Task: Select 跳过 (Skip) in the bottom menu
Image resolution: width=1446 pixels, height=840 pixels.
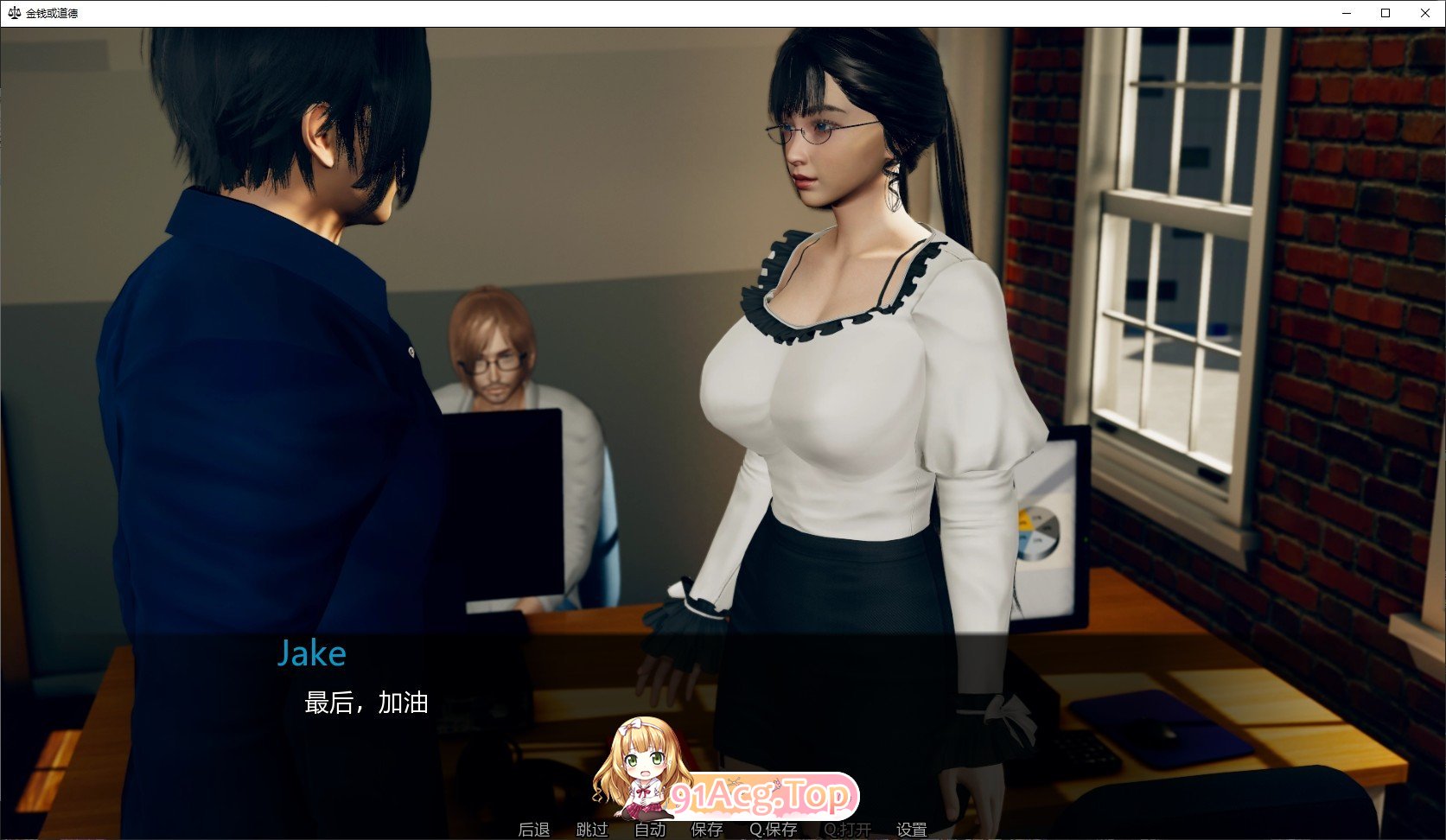Action: point(592,830)
